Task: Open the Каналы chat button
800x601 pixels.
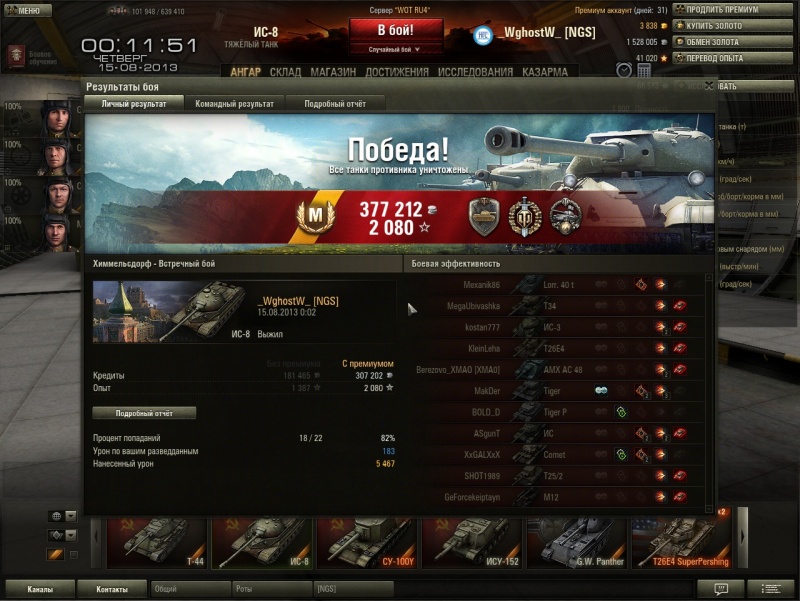Action: pos(40,589)
